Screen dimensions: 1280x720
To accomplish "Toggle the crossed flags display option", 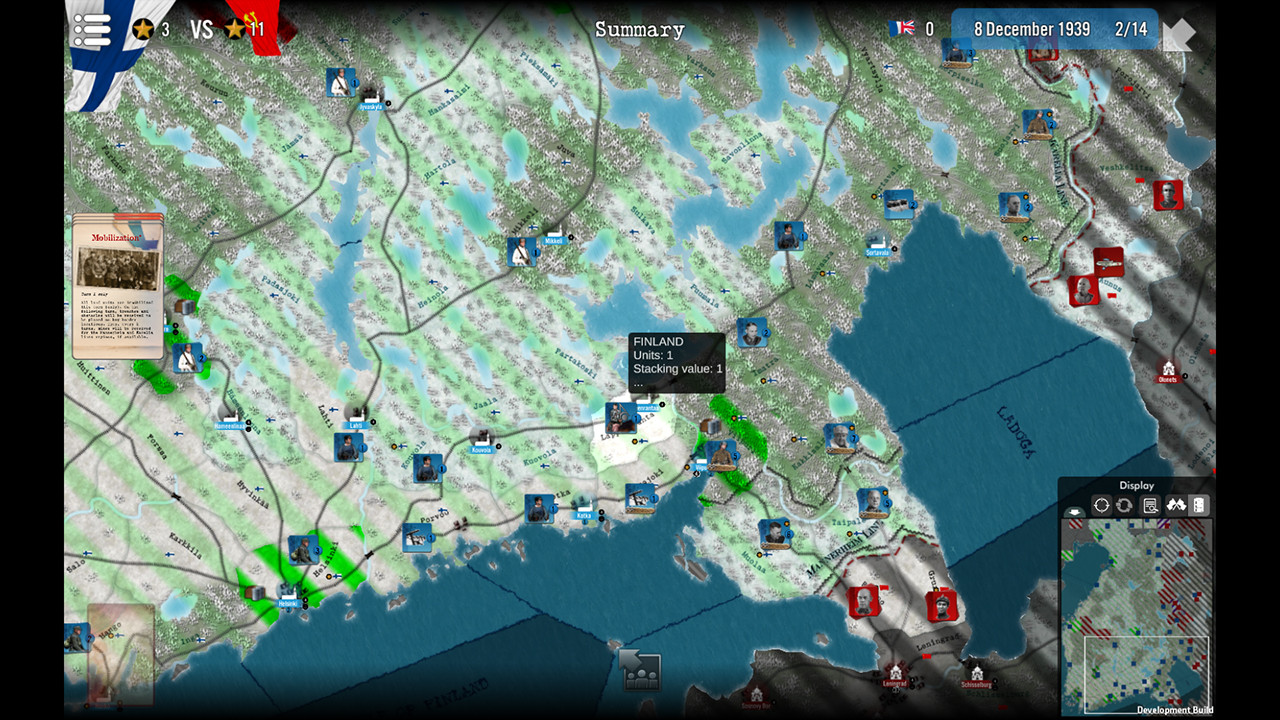I will [x=1176, y=505].
